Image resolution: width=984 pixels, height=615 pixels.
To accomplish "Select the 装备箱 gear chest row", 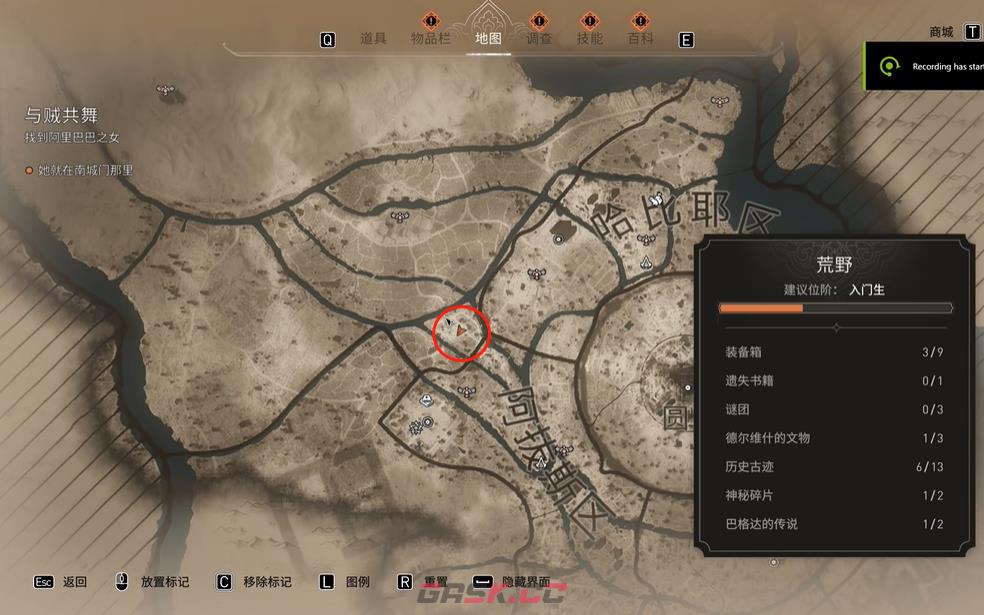I will [x=833, y=352].
